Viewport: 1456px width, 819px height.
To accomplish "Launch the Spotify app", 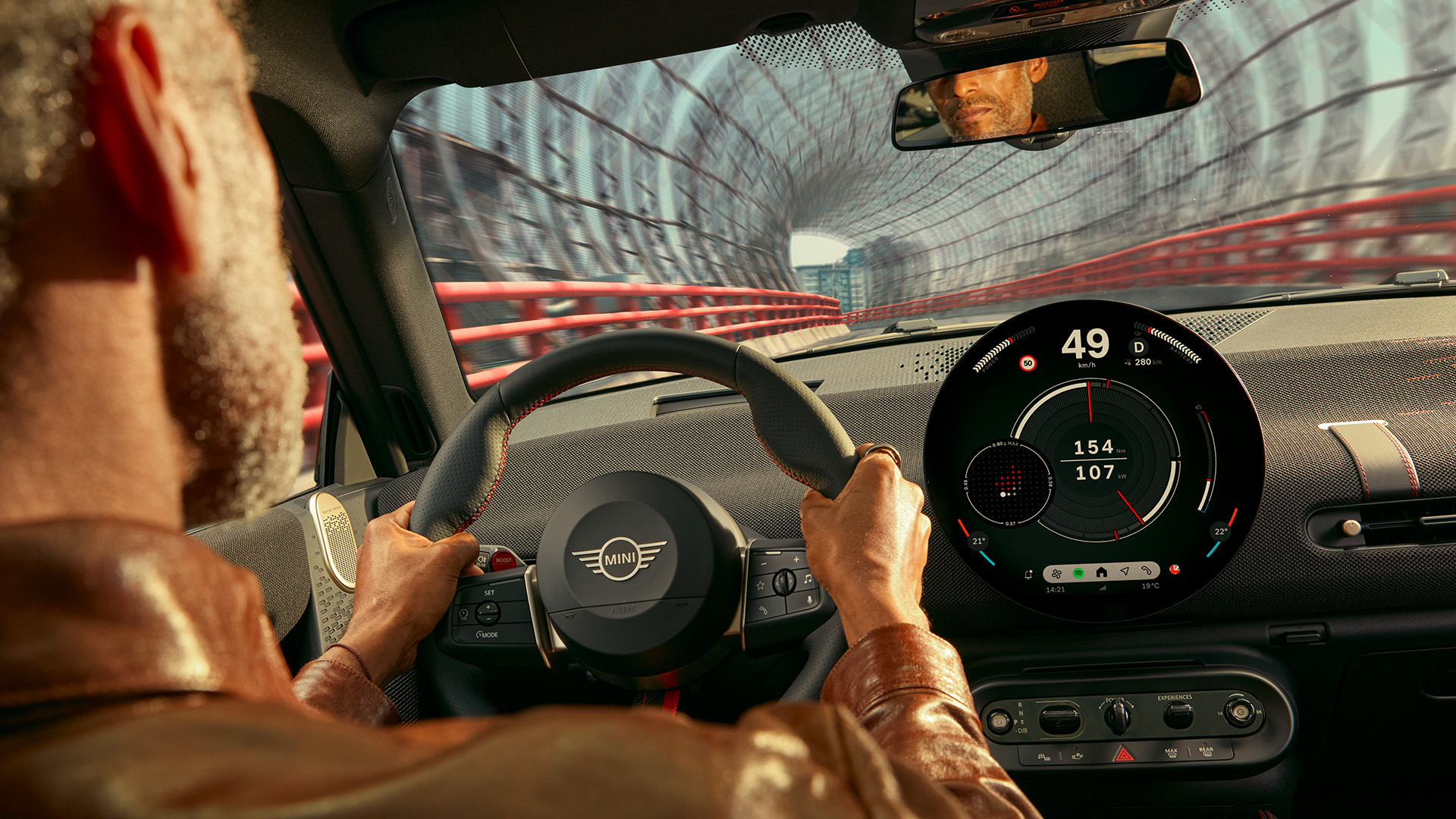I will click(x=1078, y=573).
